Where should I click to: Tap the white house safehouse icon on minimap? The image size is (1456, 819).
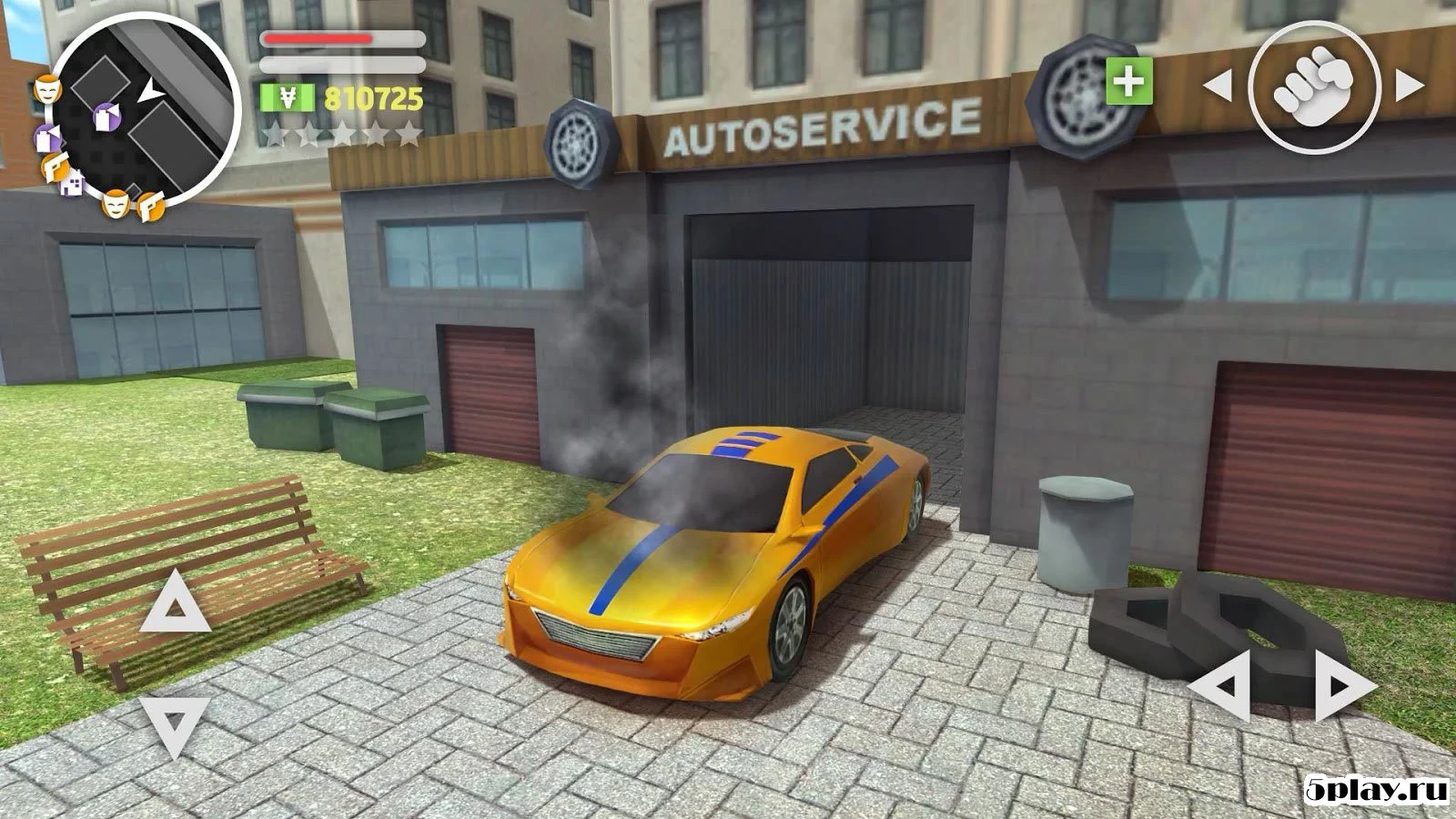(70, 184)
